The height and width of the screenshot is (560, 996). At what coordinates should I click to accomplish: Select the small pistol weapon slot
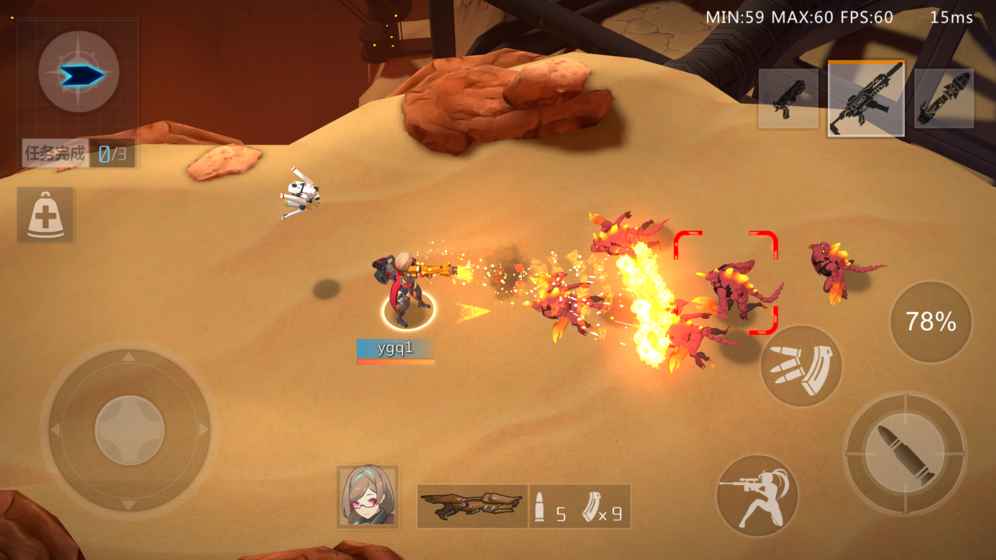[788, 99]
